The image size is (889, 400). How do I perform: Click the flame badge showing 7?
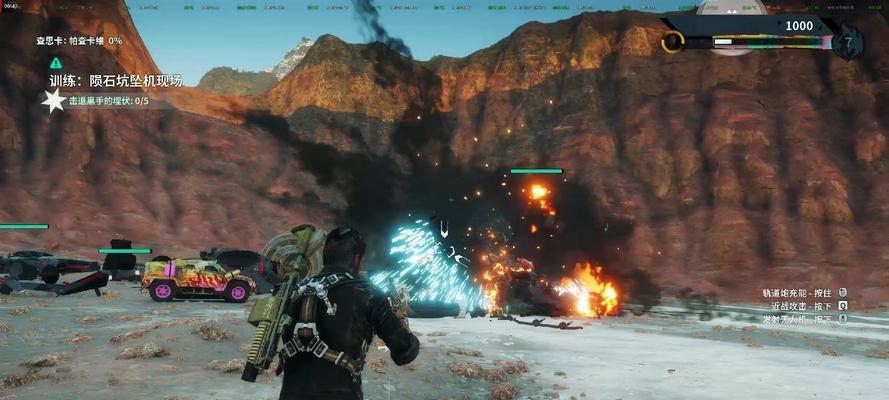[846, 43]
